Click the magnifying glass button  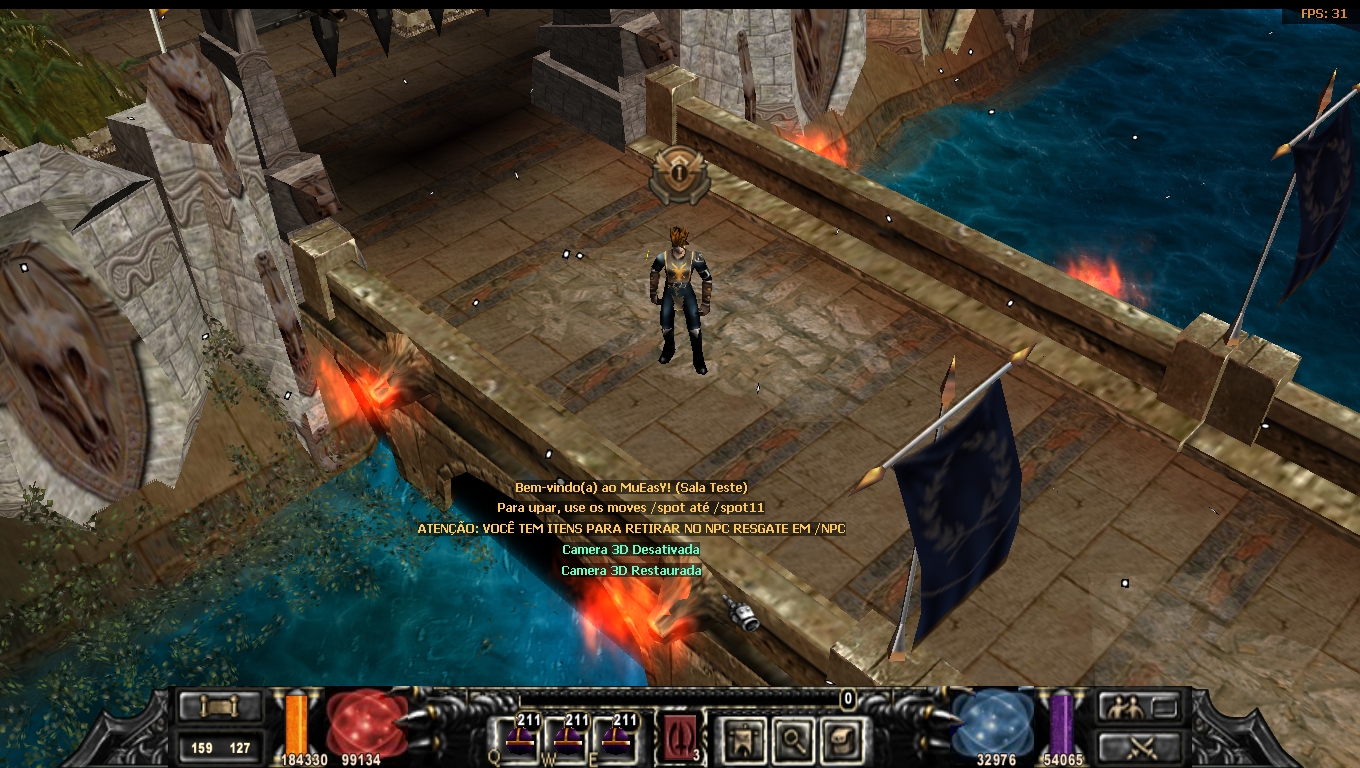793,739
